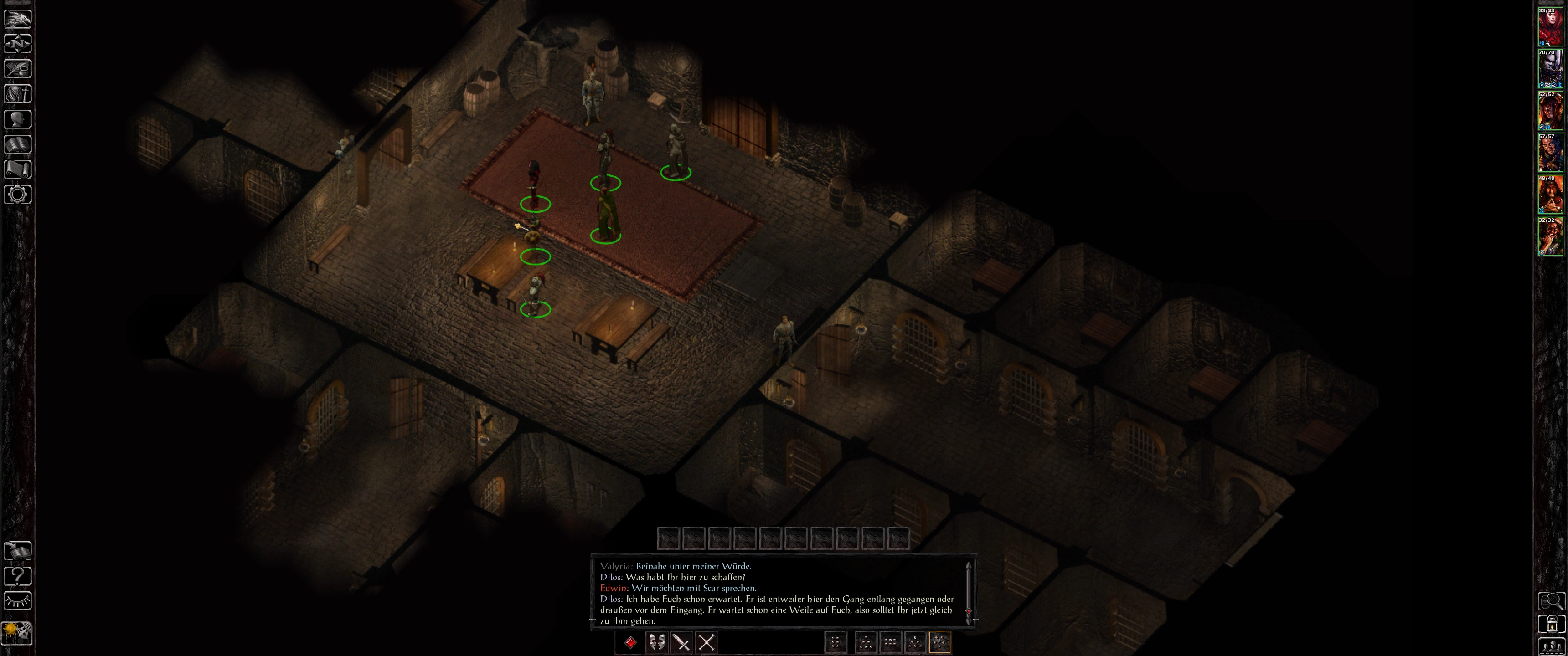The height and width of the screenshot is (656, 1568).
Task: Choose the hooded portrait with 48/48 health
Action: click(1550, 195)
